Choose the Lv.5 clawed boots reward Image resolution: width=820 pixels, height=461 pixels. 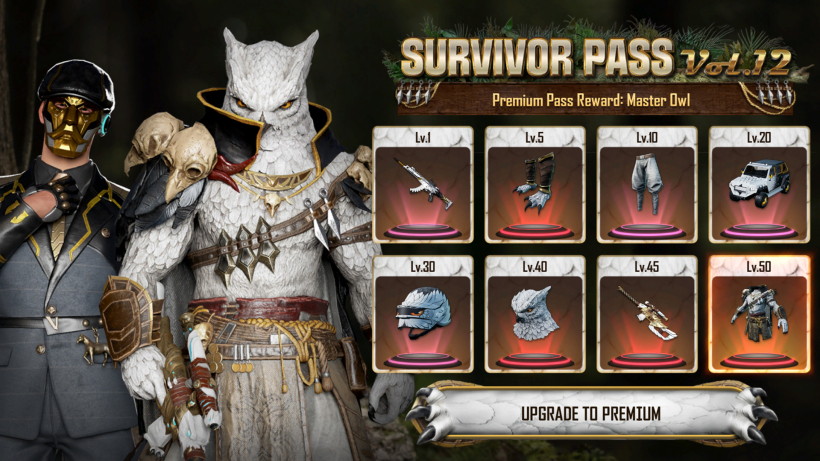(x=535, y=185)
